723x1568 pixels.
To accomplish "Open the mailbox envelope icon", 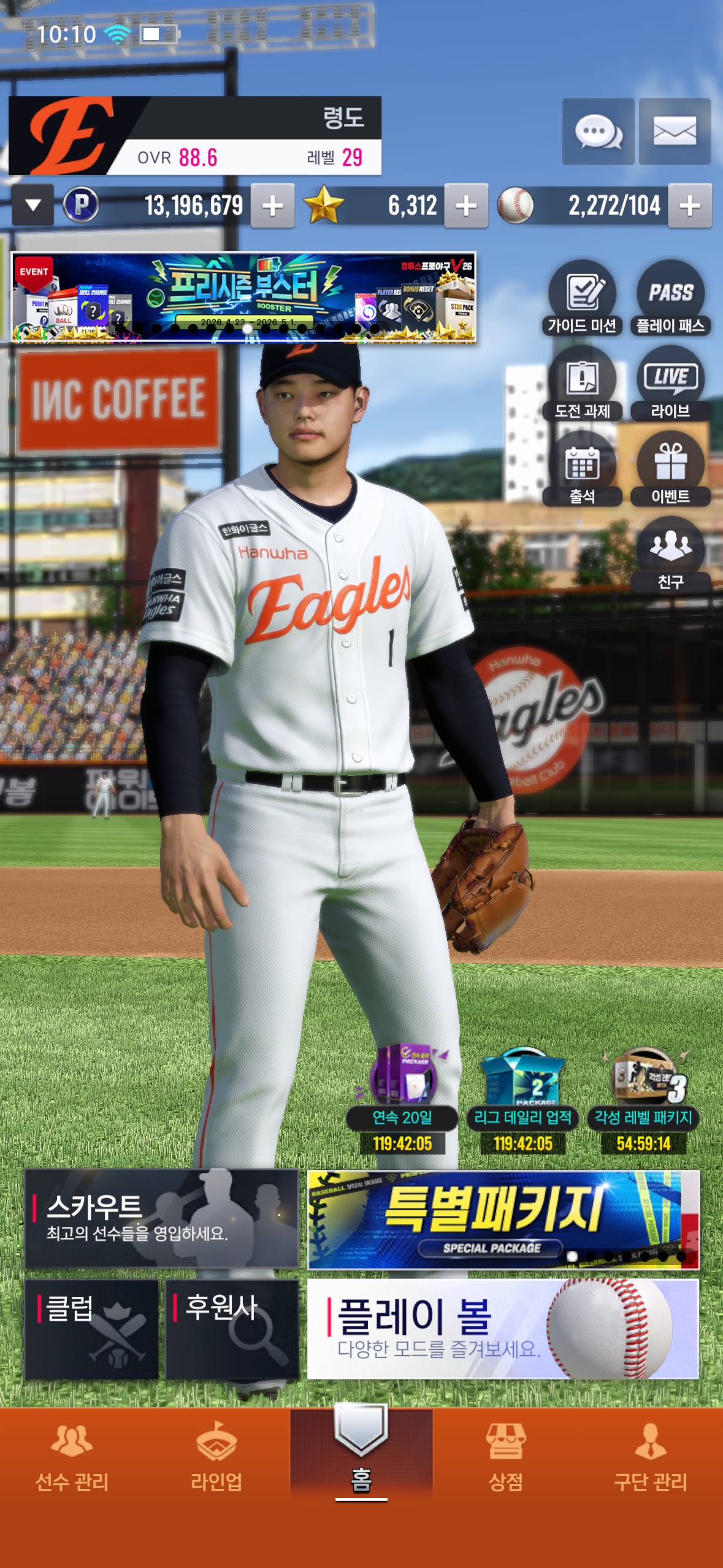I will (675, 131).
